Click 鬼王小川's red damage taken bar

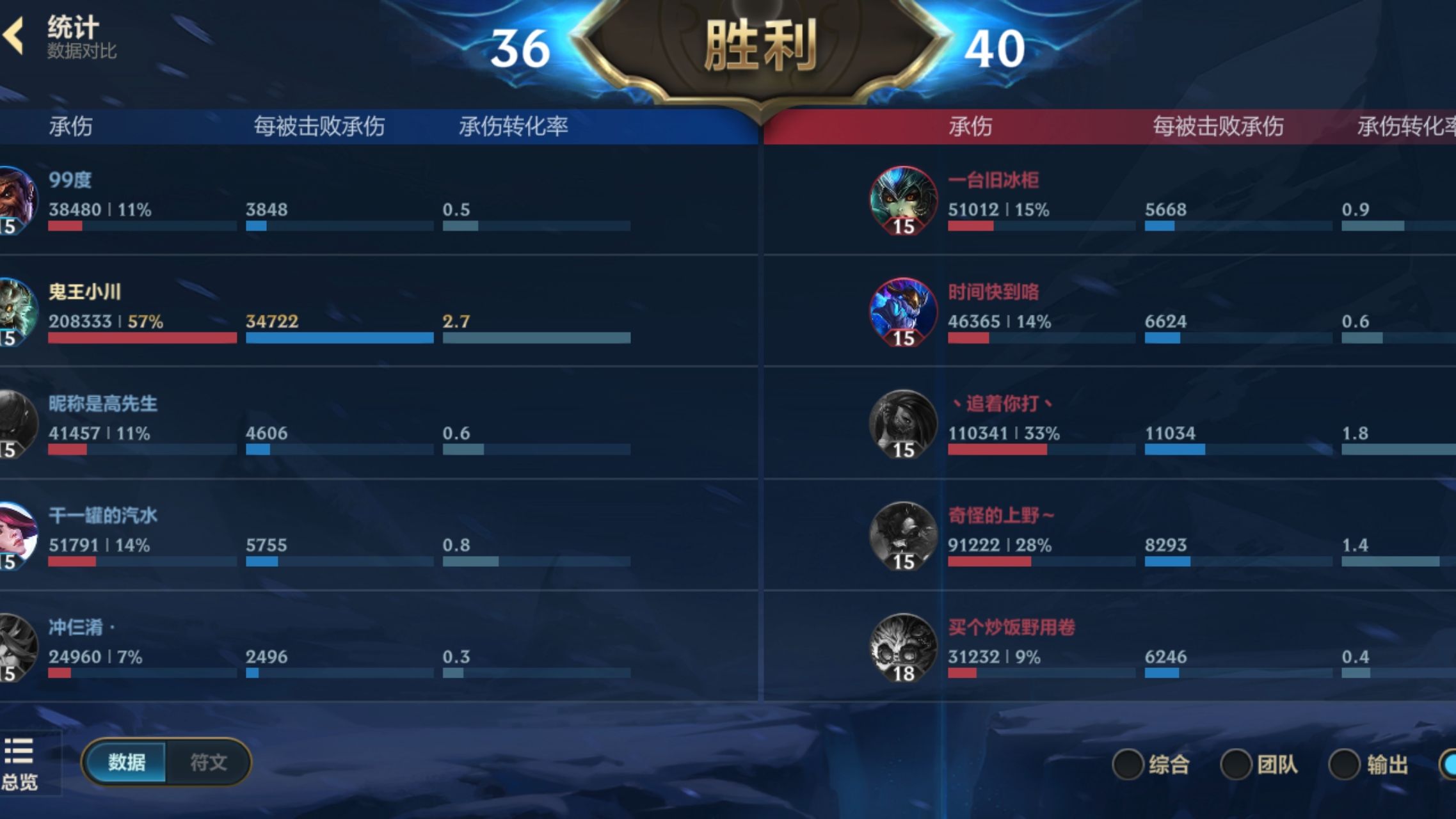(141, 339)
